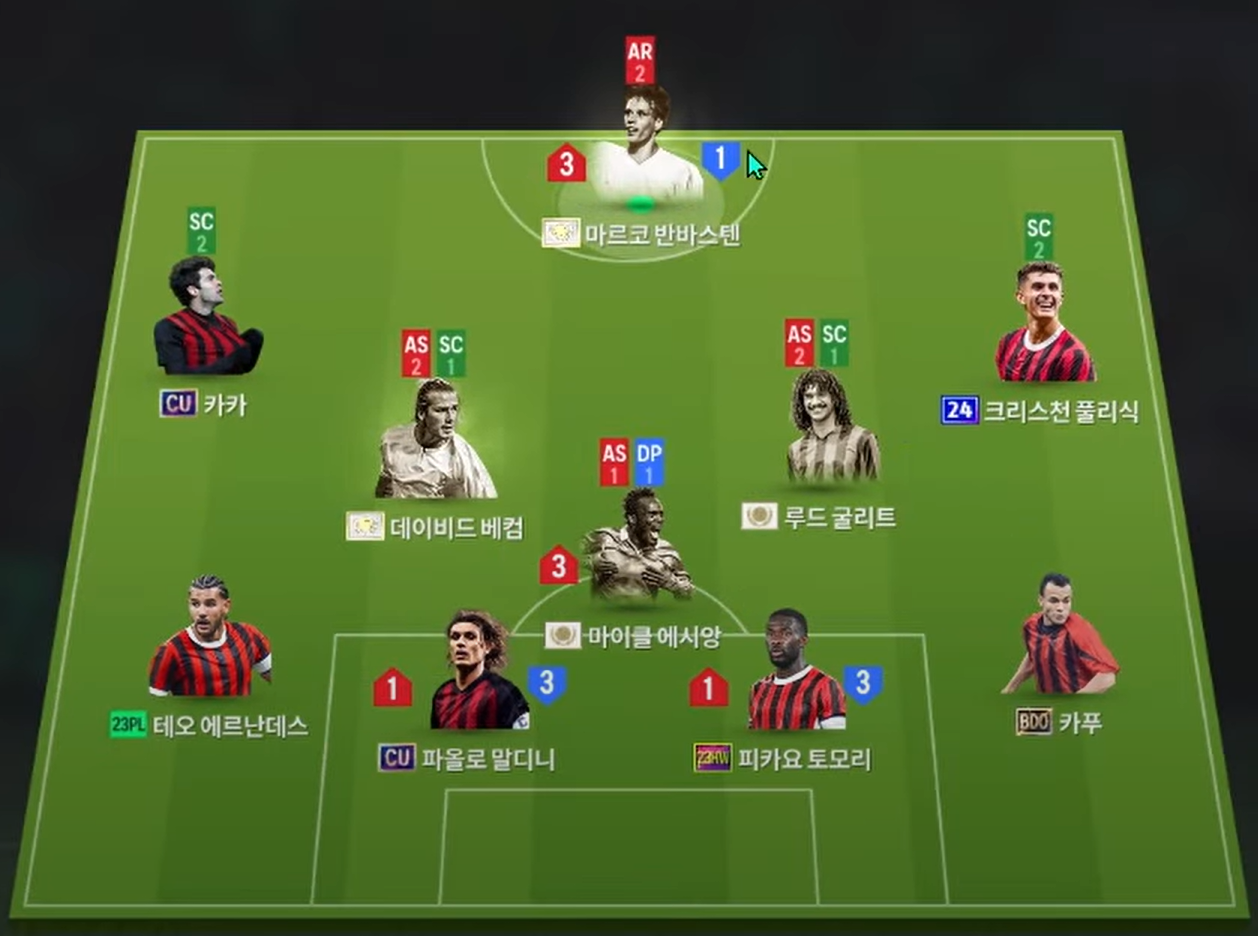Select Christian Pulisic on the right wing
Screen dimensions: 1258x936
click(1043, 325)
